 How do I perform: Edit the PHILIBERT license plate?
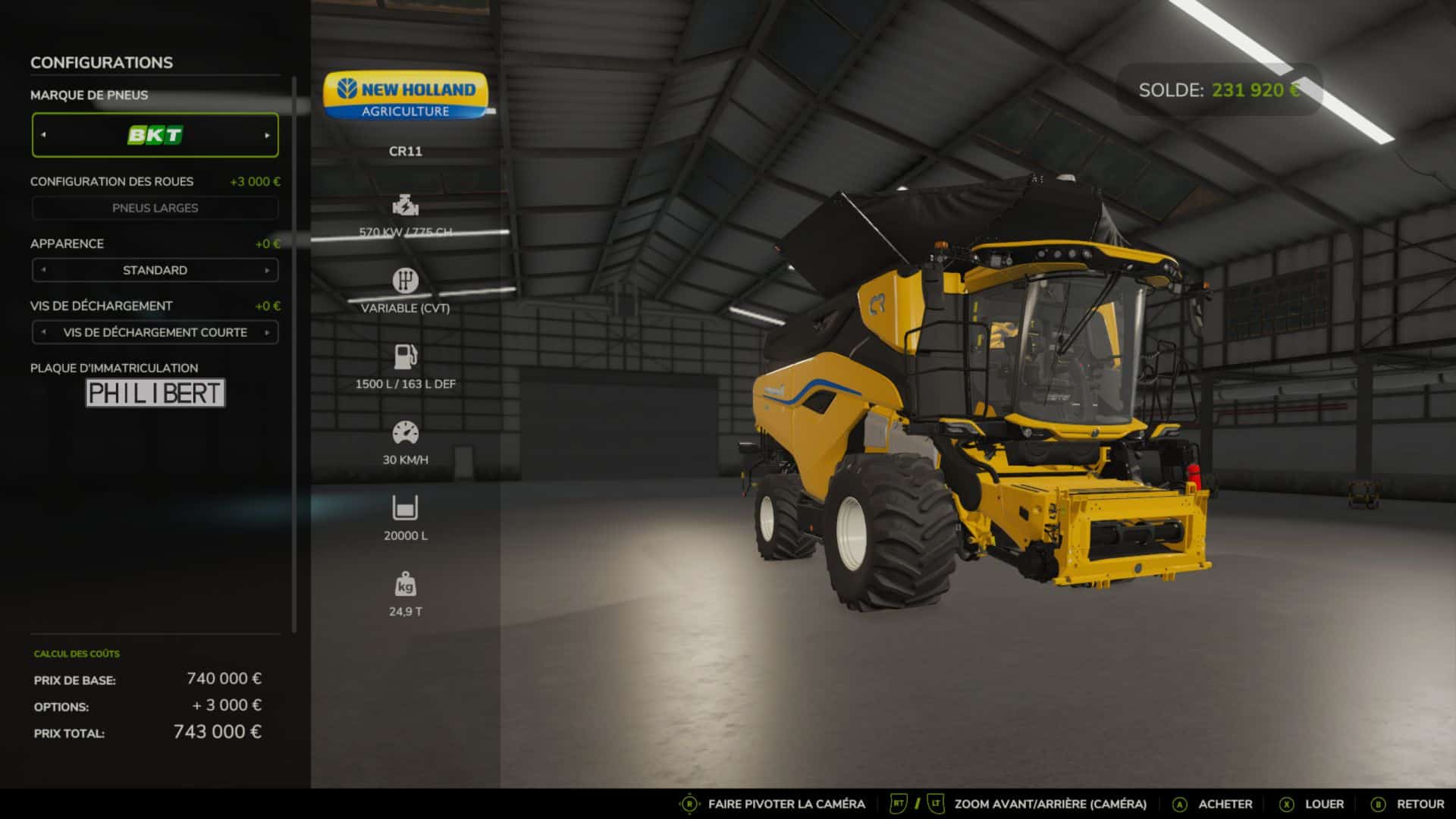click(155, 393)
